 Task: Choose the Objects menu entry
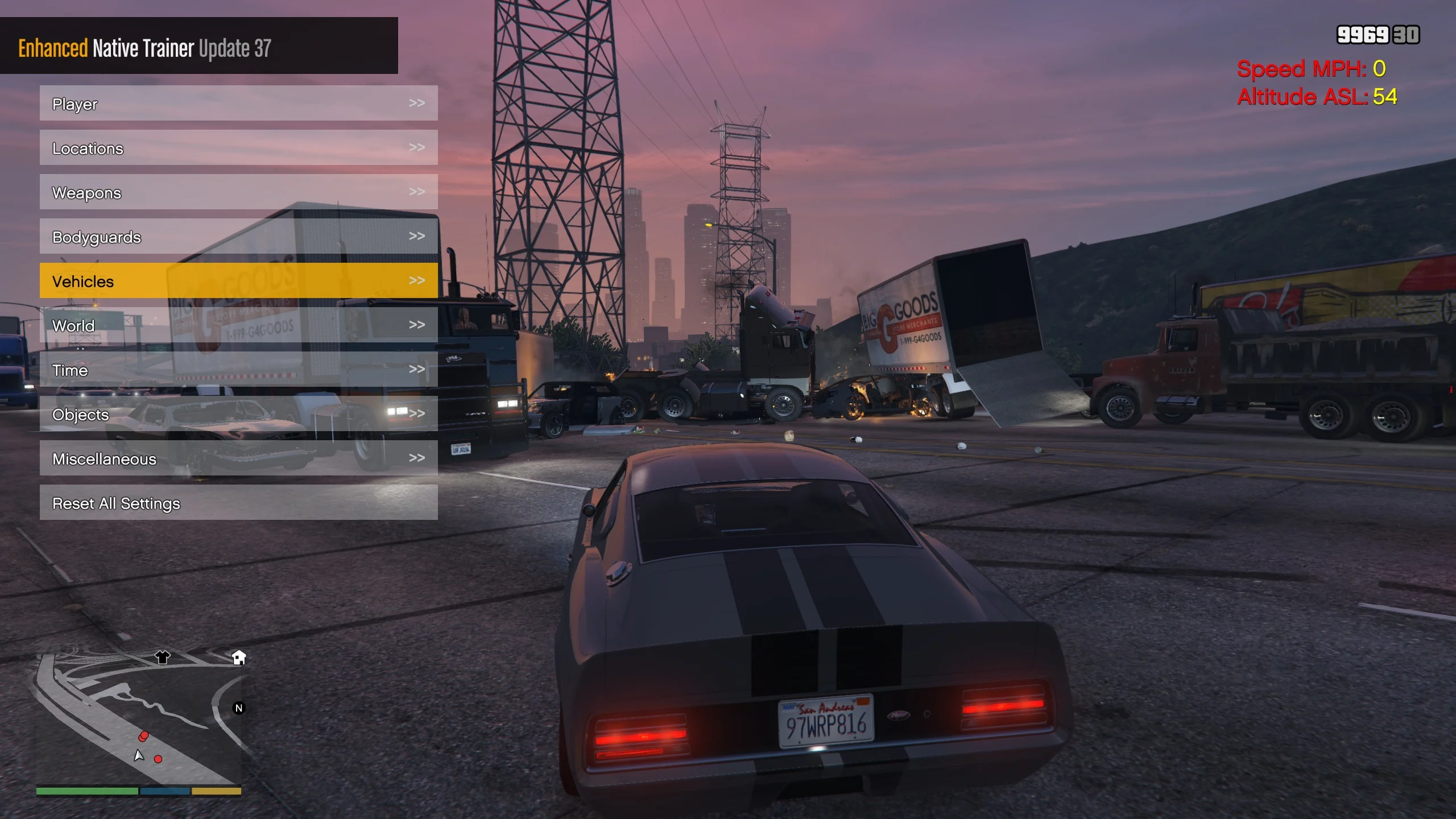point(238,414)
